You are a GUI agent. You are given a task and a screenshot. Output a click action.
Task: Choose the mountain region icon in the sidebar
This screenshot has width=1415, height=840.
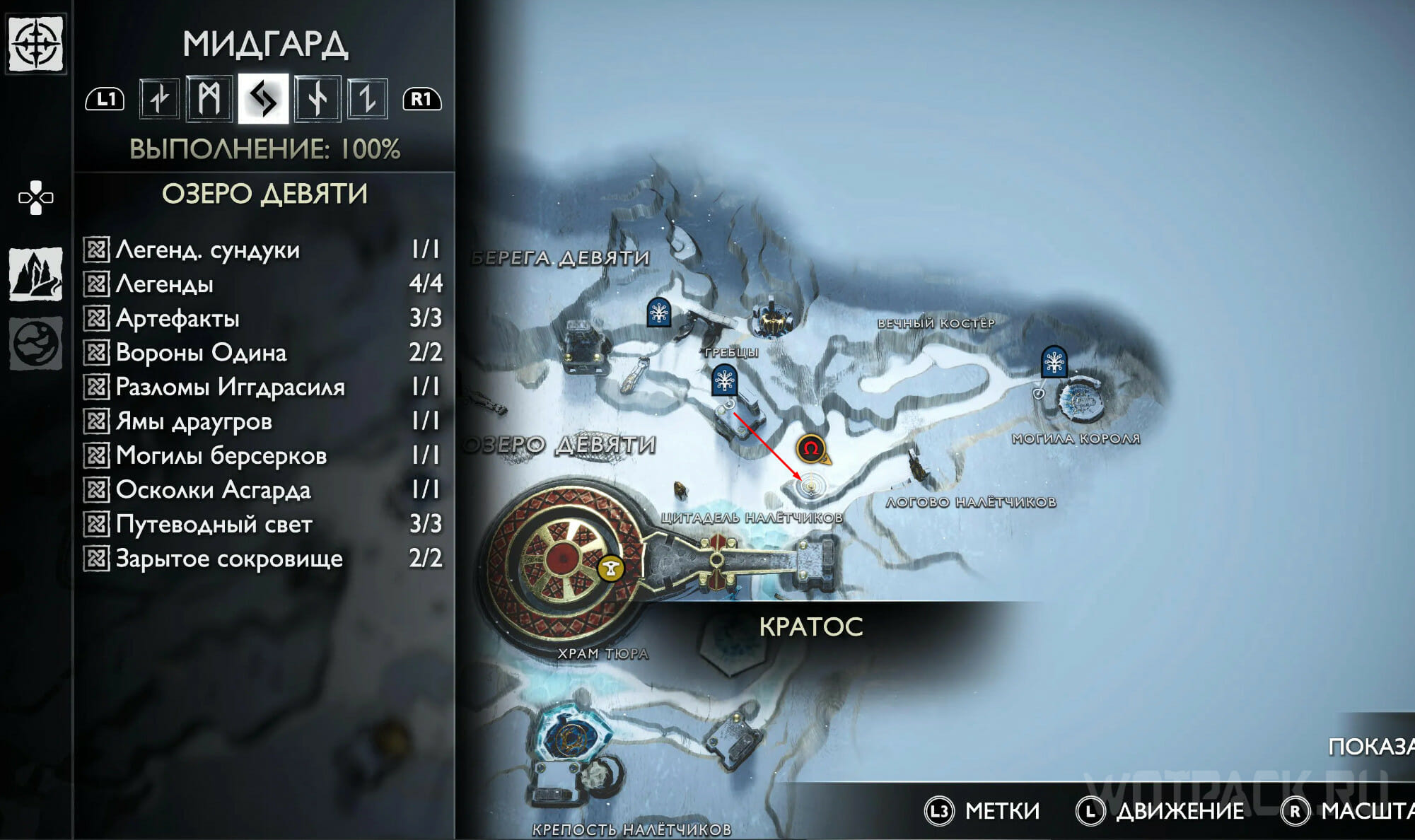(35, 274)
